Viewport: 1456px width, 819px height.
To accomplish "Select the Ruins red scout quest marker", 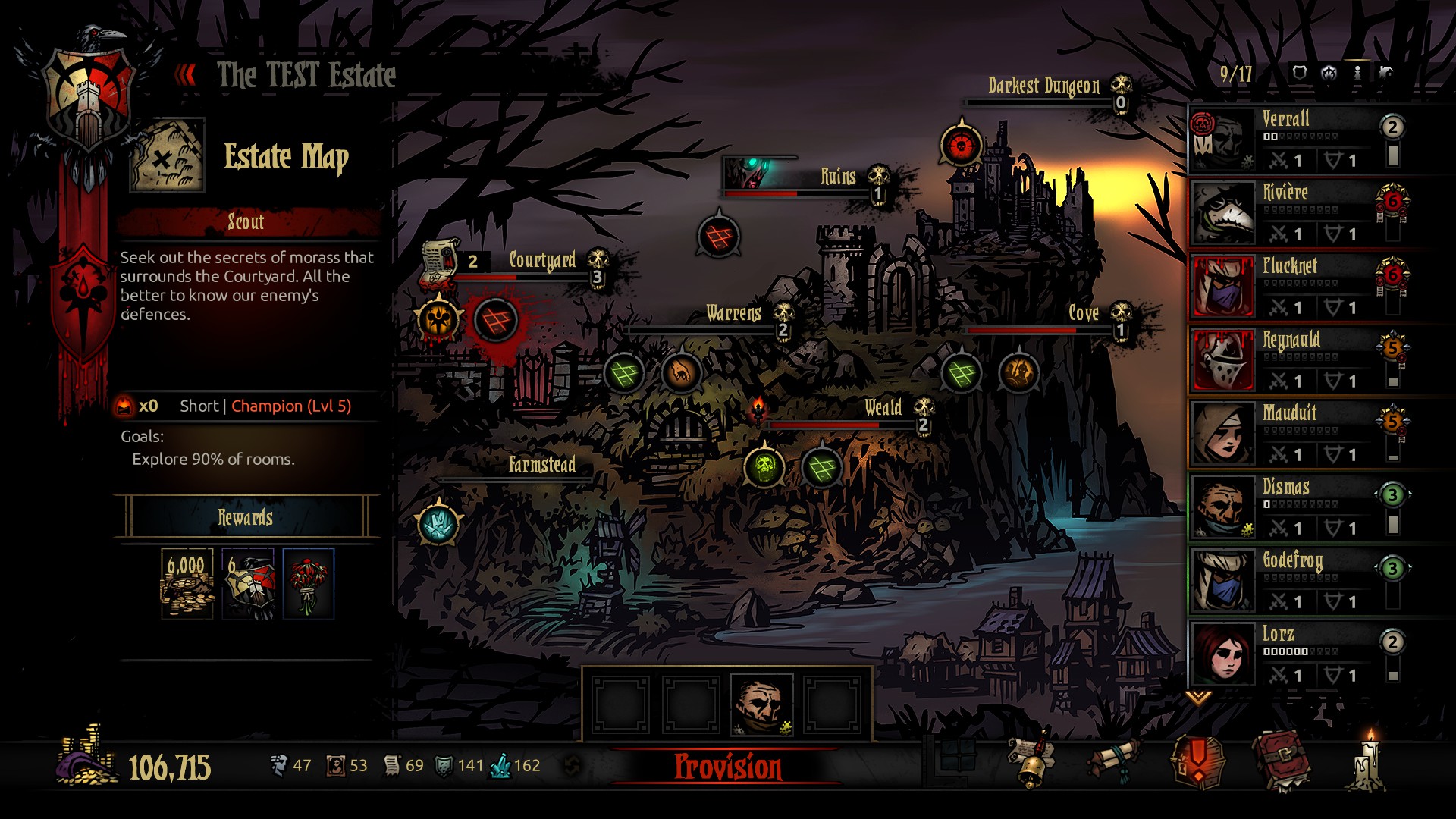I will [717, 237].
